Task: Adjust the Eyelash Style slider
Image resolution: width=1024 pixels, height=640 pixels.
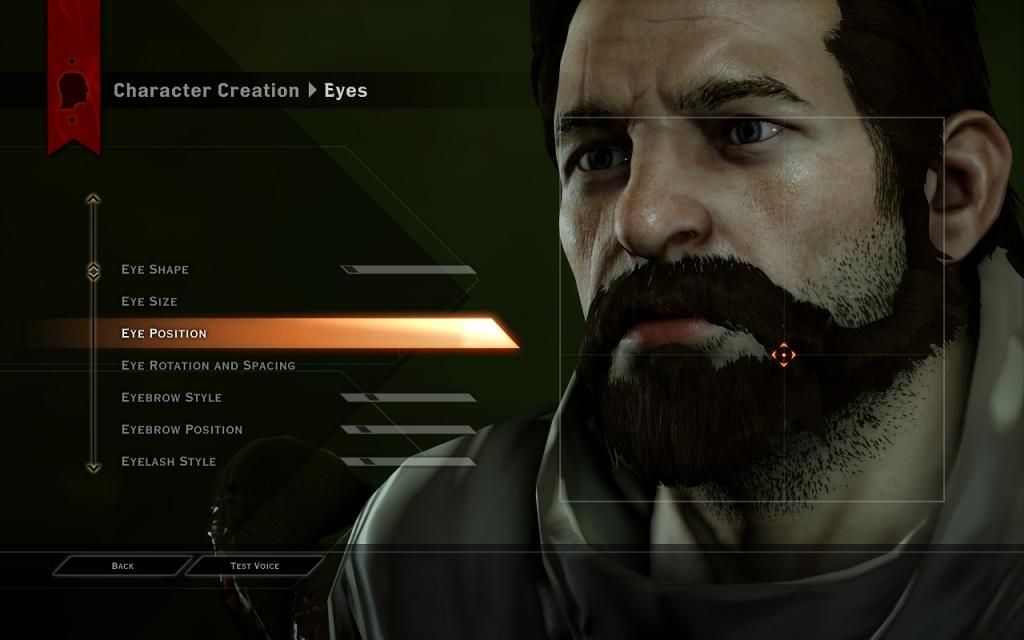Action: click(408, 462)
